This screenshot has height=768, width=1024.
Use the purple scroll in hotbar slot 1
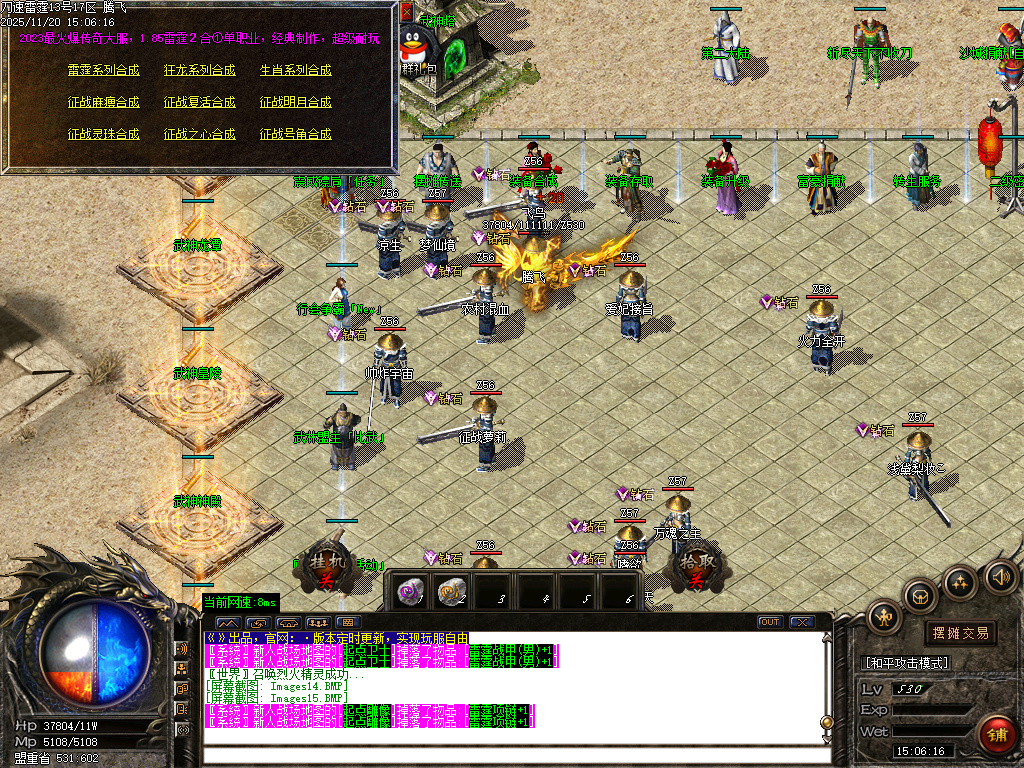[x=408, y=591]
